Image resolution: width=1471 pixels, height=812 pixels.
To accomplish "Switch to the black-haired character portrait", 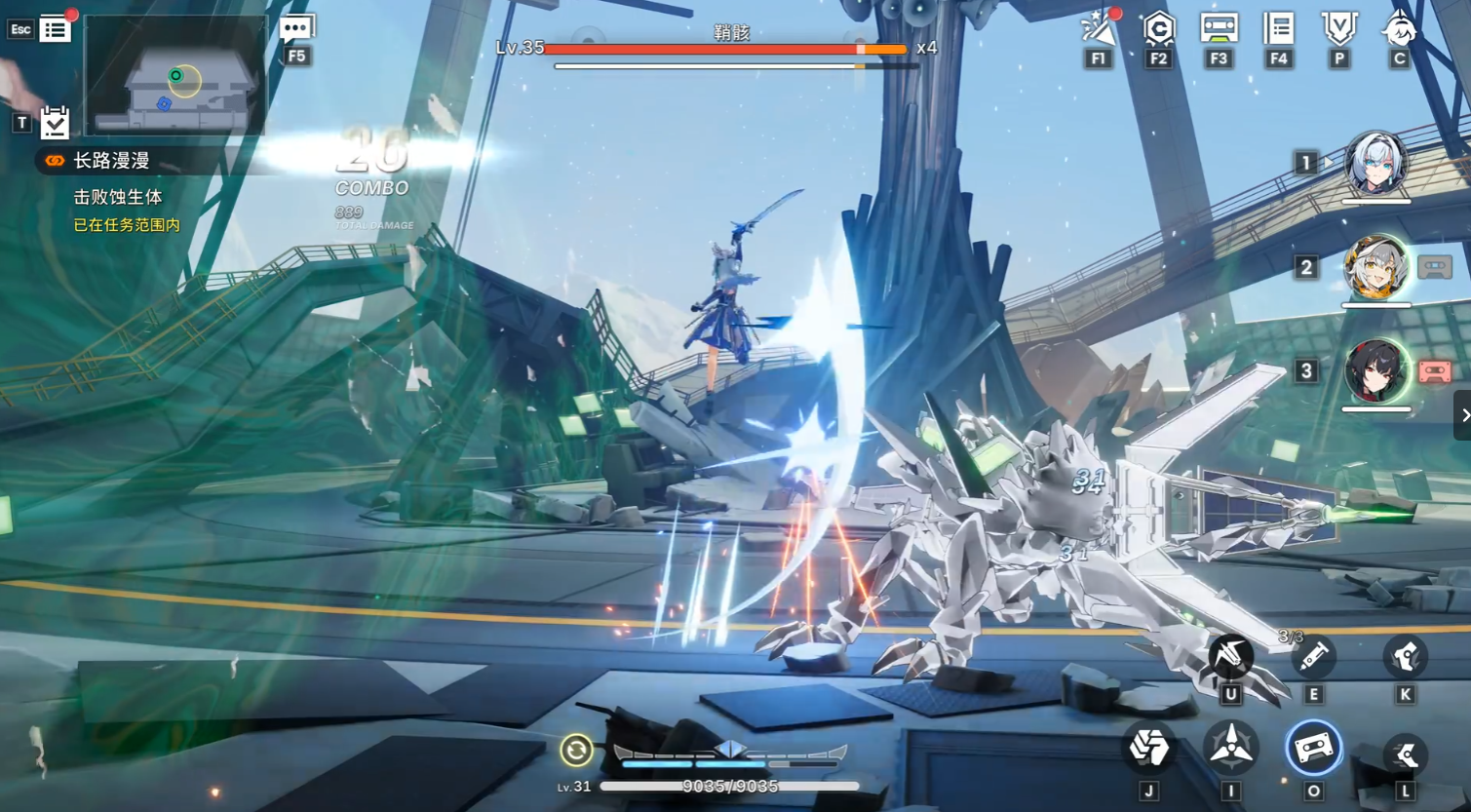I will [1375, 370].
